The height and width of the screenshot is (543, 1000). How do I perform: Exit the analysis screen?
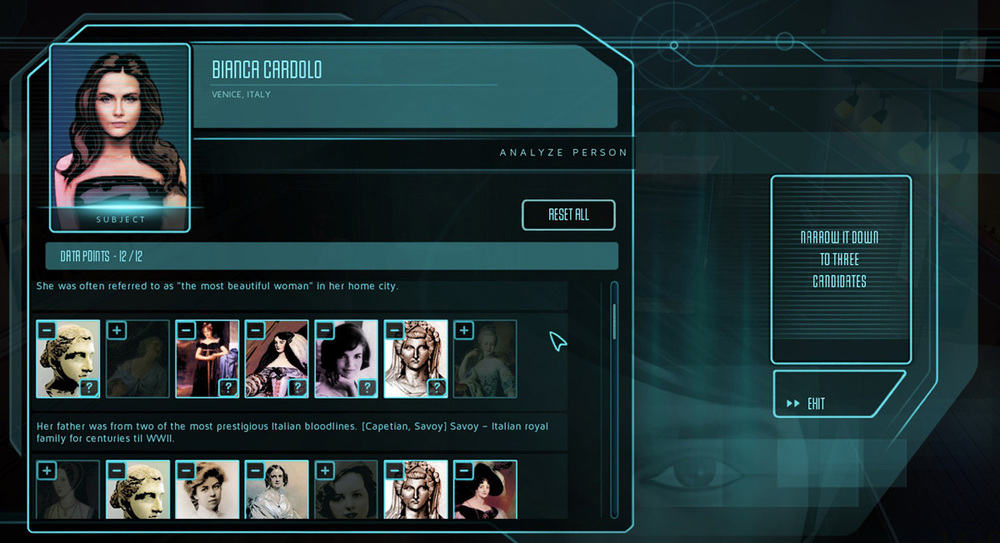coord(838,403)
